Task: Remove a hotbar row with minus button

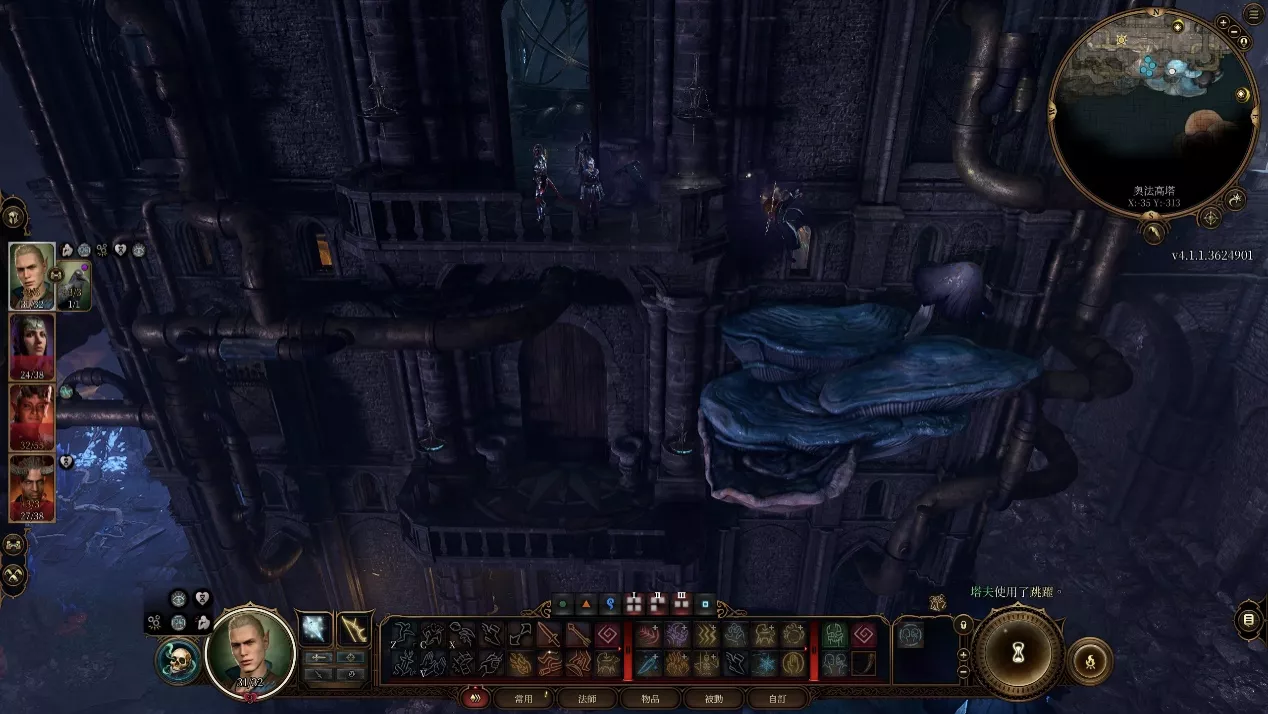Action: (963, 672)
